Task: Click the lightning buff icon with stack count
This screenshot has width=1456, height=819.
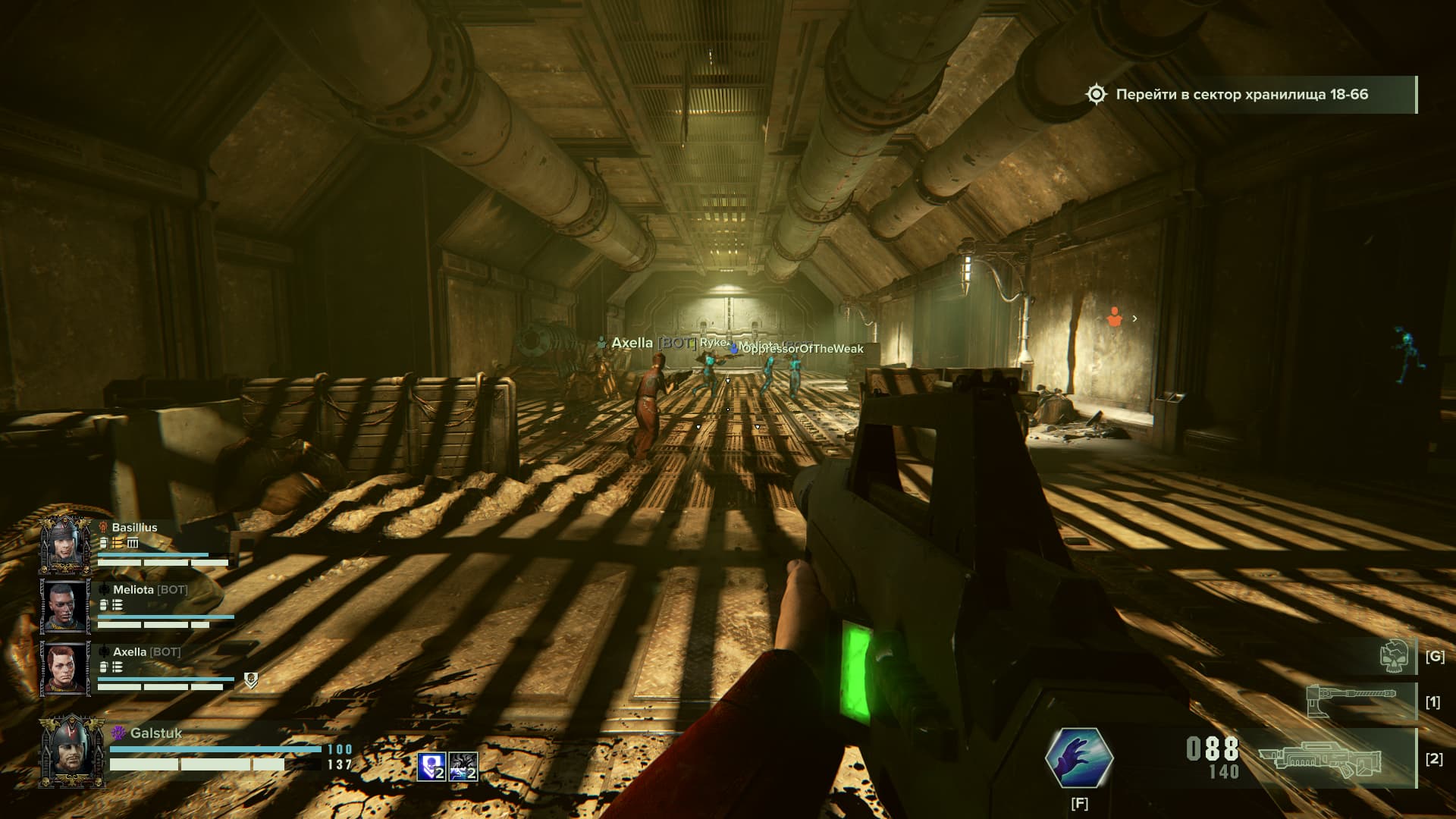Action: tap(463, 767)
